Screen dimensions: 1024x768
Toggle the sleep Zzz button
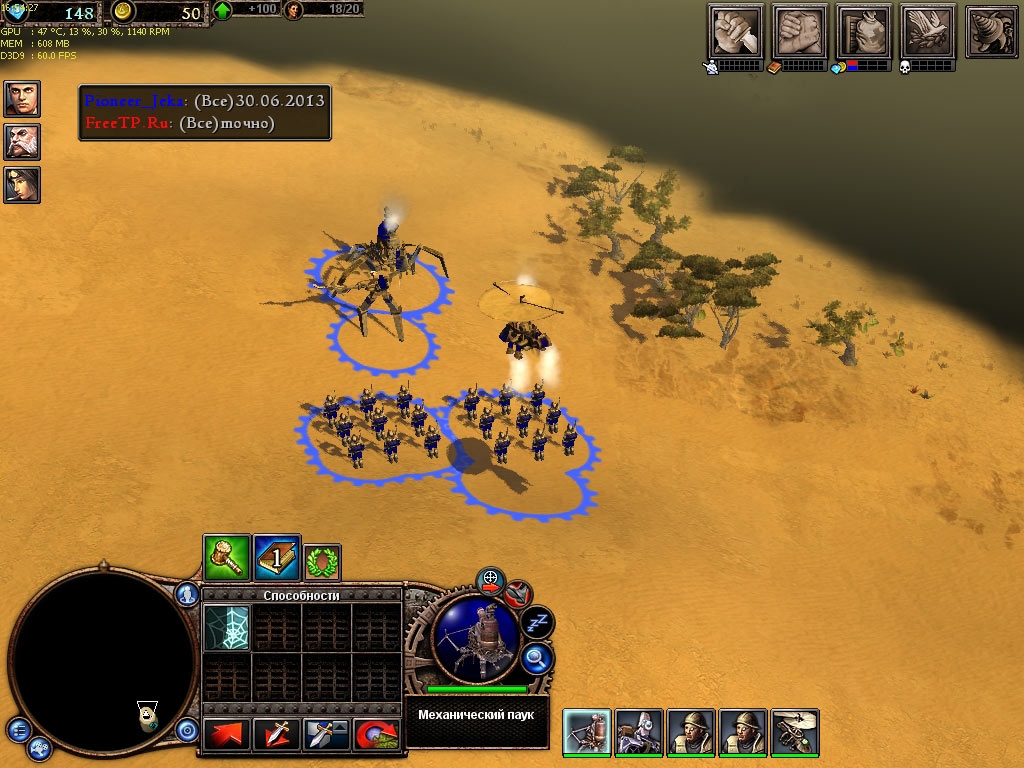tap(538, 623)
